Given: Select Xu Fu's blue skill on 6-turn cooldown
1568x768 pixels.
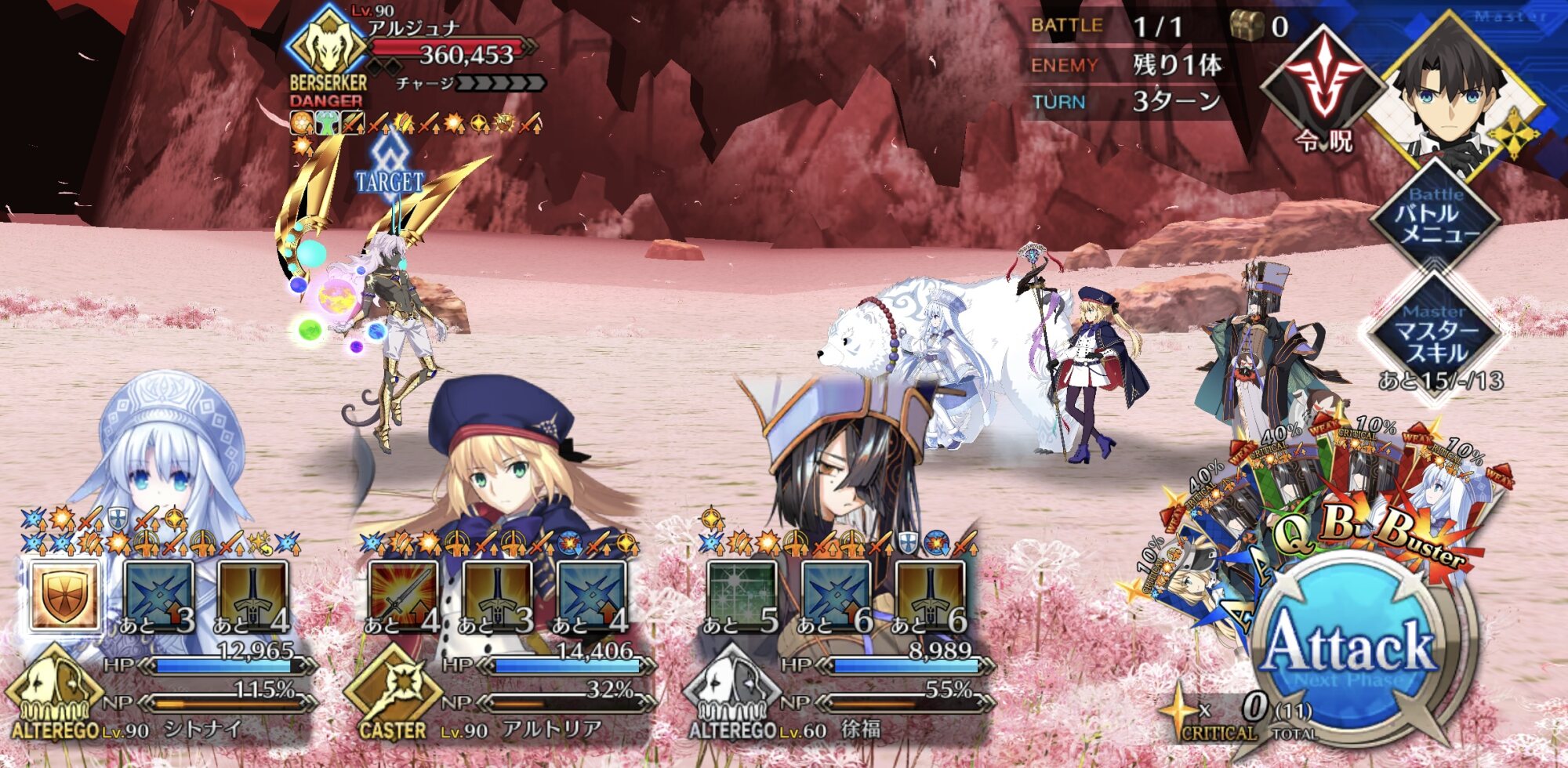Looking at the screenshot, I should [x=836, y=594].
